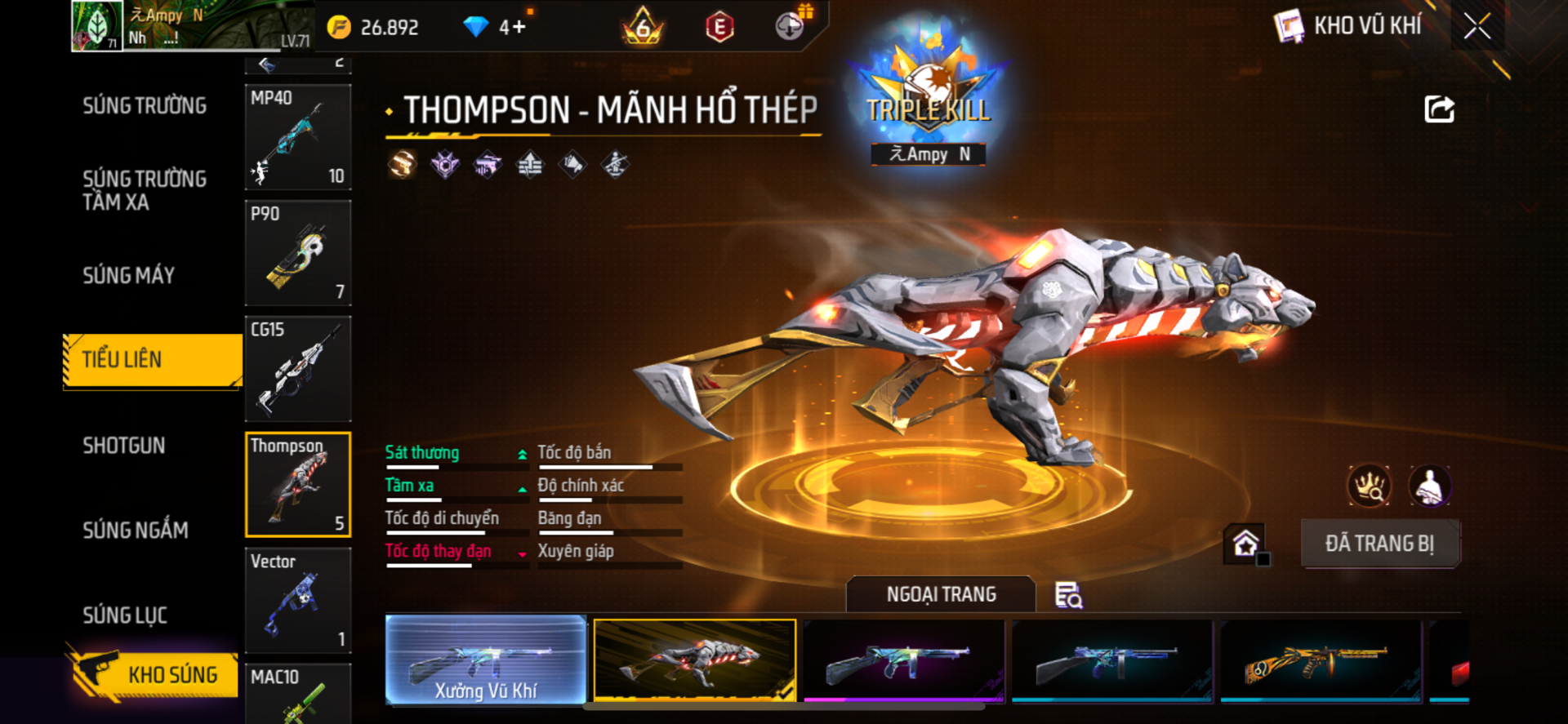The width and height of the screenshot is (1568, 724).
Task: Choose the Shotgun category
Action: pos(124,446)
